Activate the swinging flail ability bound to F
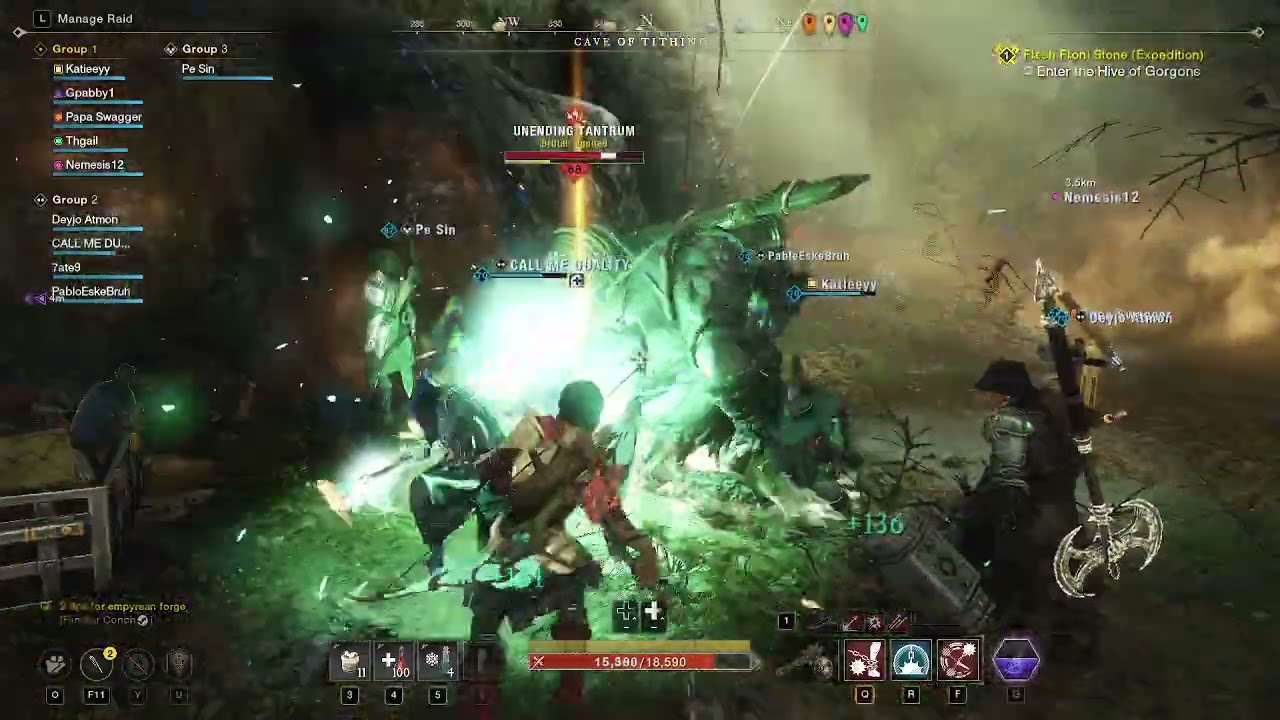 (x=958, y=662)
